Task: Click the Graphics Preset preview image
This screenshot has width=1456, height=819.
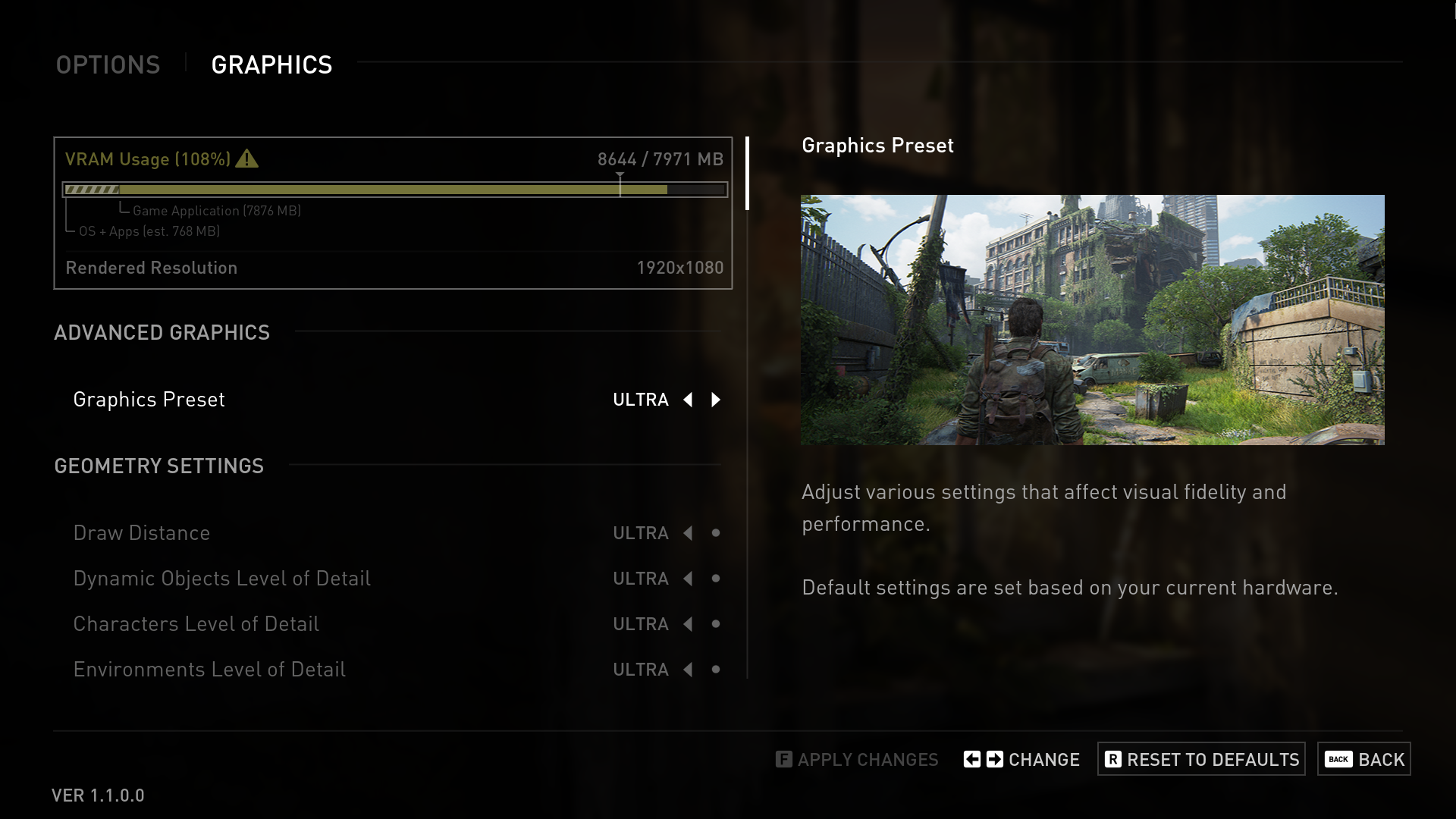Action: [1092, 320]
